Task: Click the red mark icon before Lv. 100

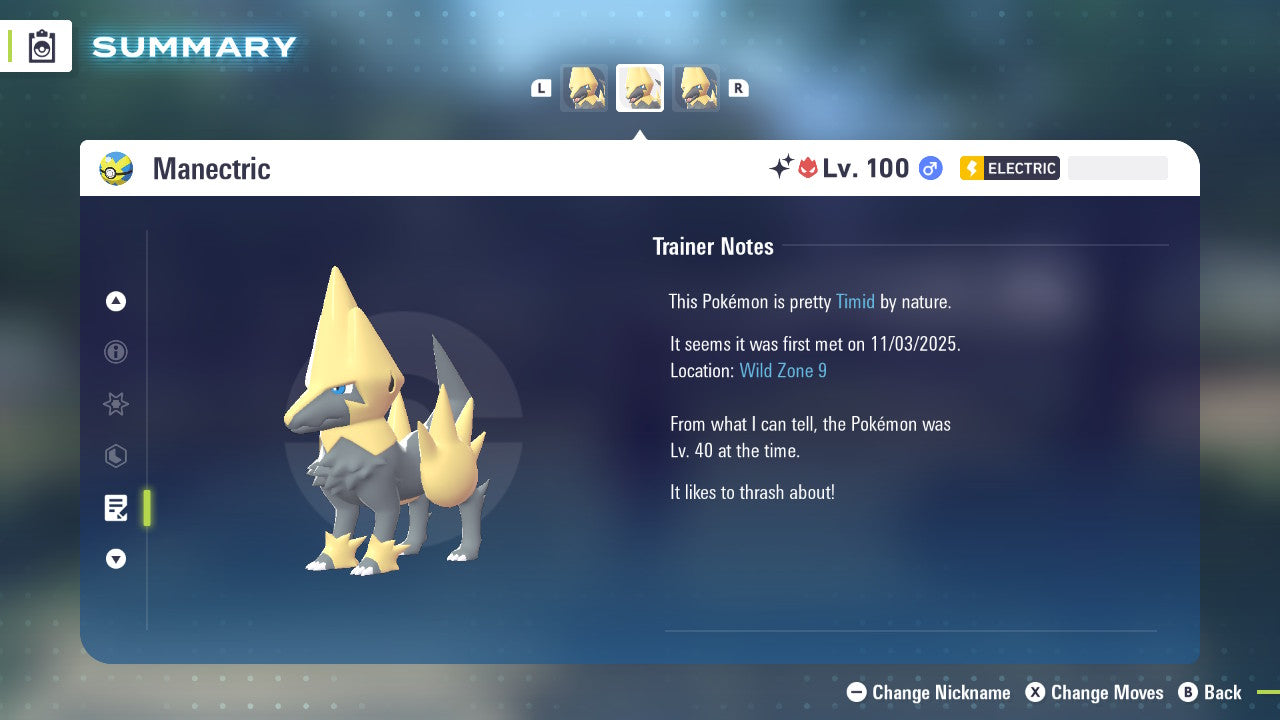Action: [808, 167]
